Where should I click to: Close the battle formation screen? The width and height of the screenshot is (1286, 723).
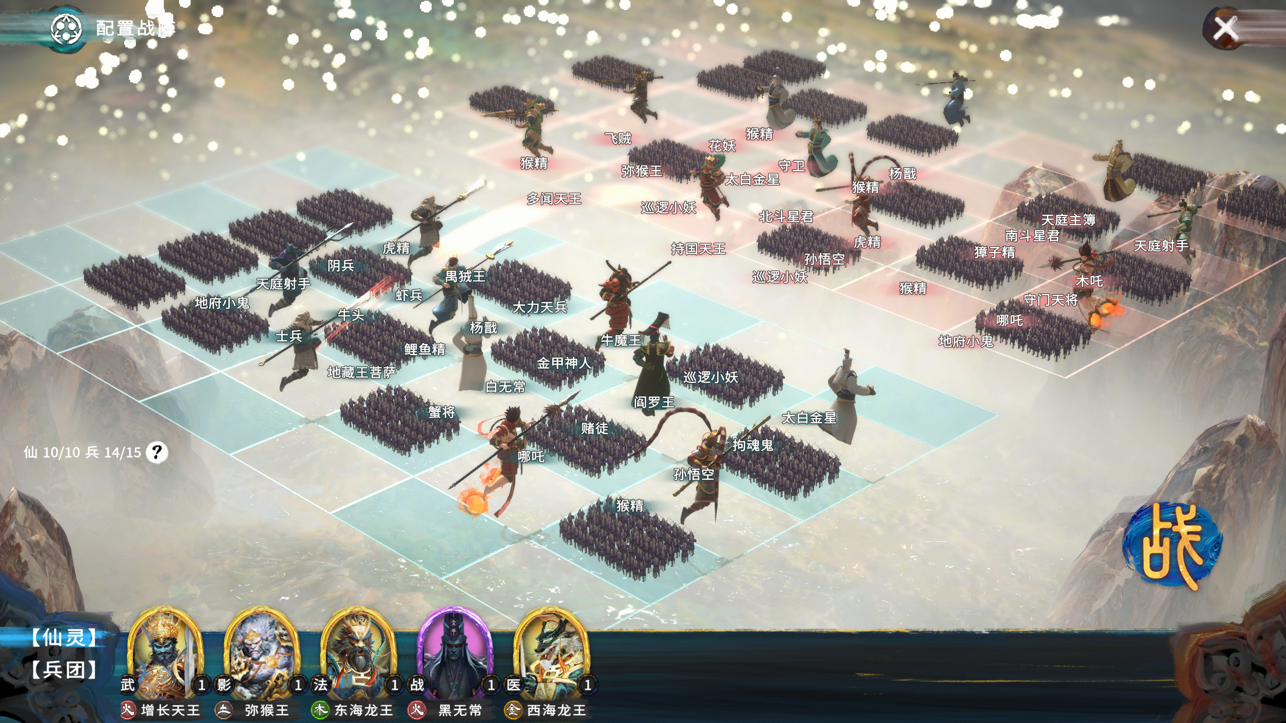[x=1226, y=28]
